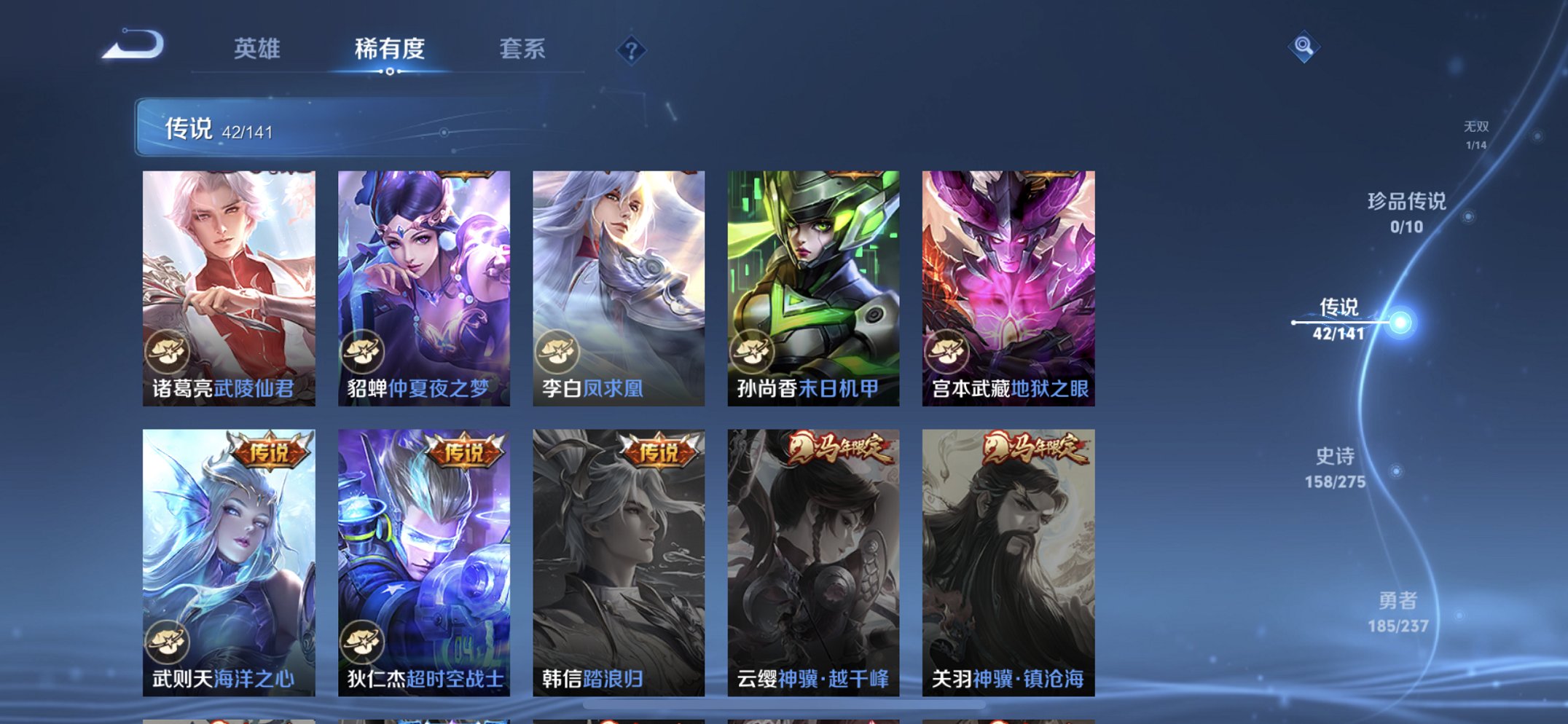Viewport: 1568px width, 724px height.
Task: Open the 宫本武藏地狱之眼 skin card
Action: (1008, 277)
